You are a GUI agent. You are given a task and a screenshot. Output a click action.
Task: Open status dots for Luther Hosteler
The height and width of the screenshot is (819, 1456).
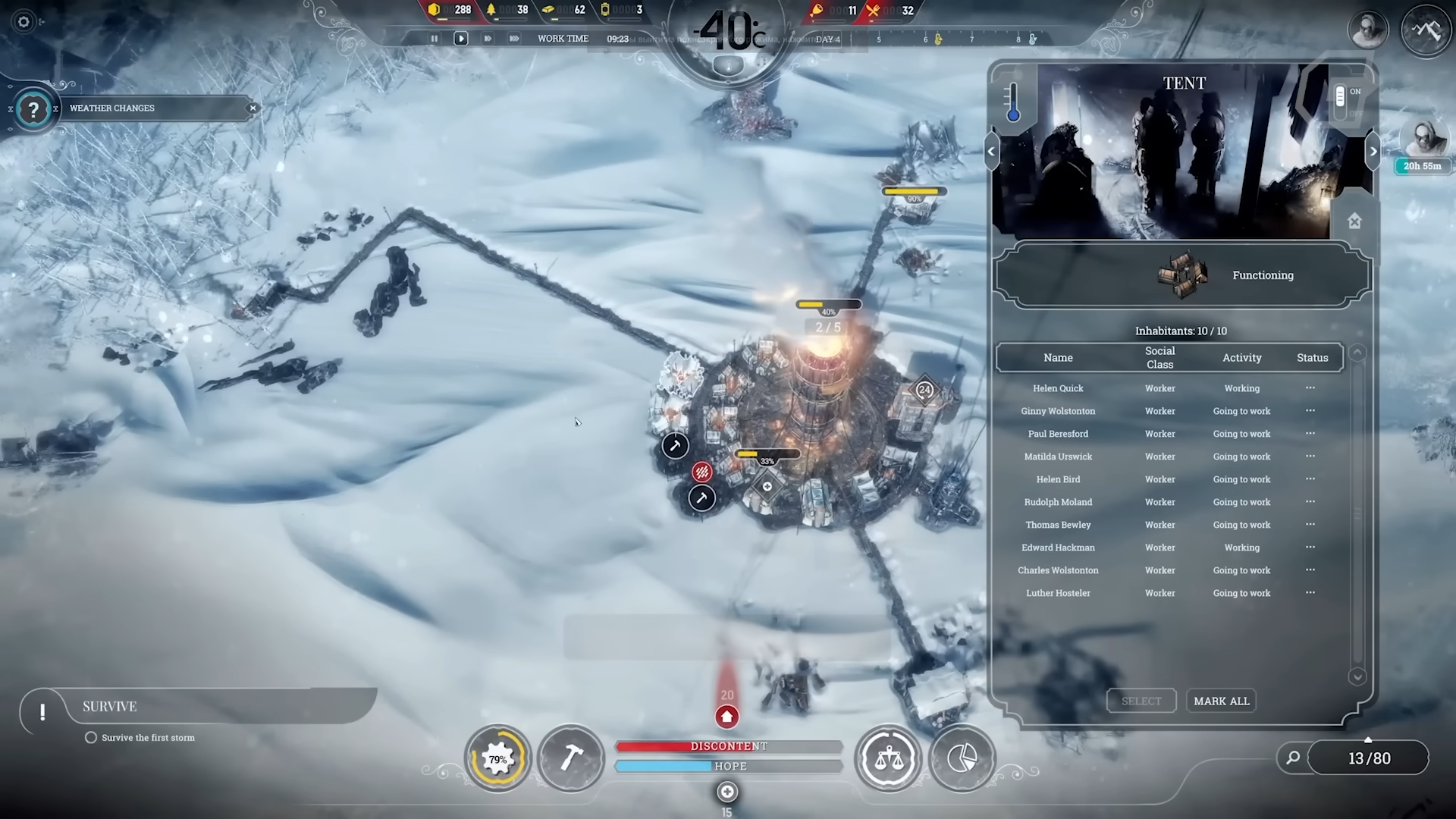(x=1310, y=593)
